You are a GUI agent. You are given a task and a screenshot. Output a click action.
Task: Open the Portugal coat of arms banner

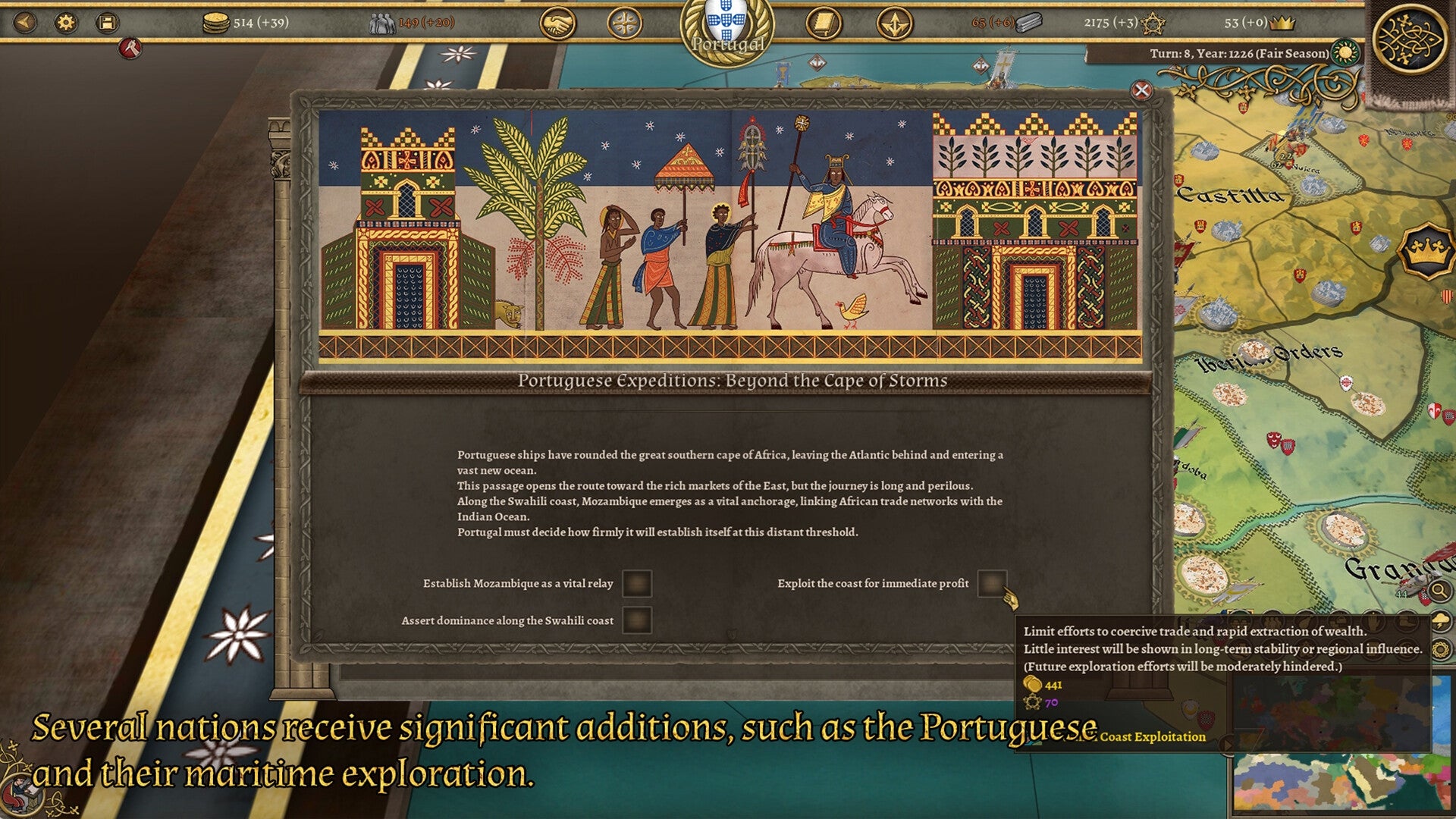(727, 23)
